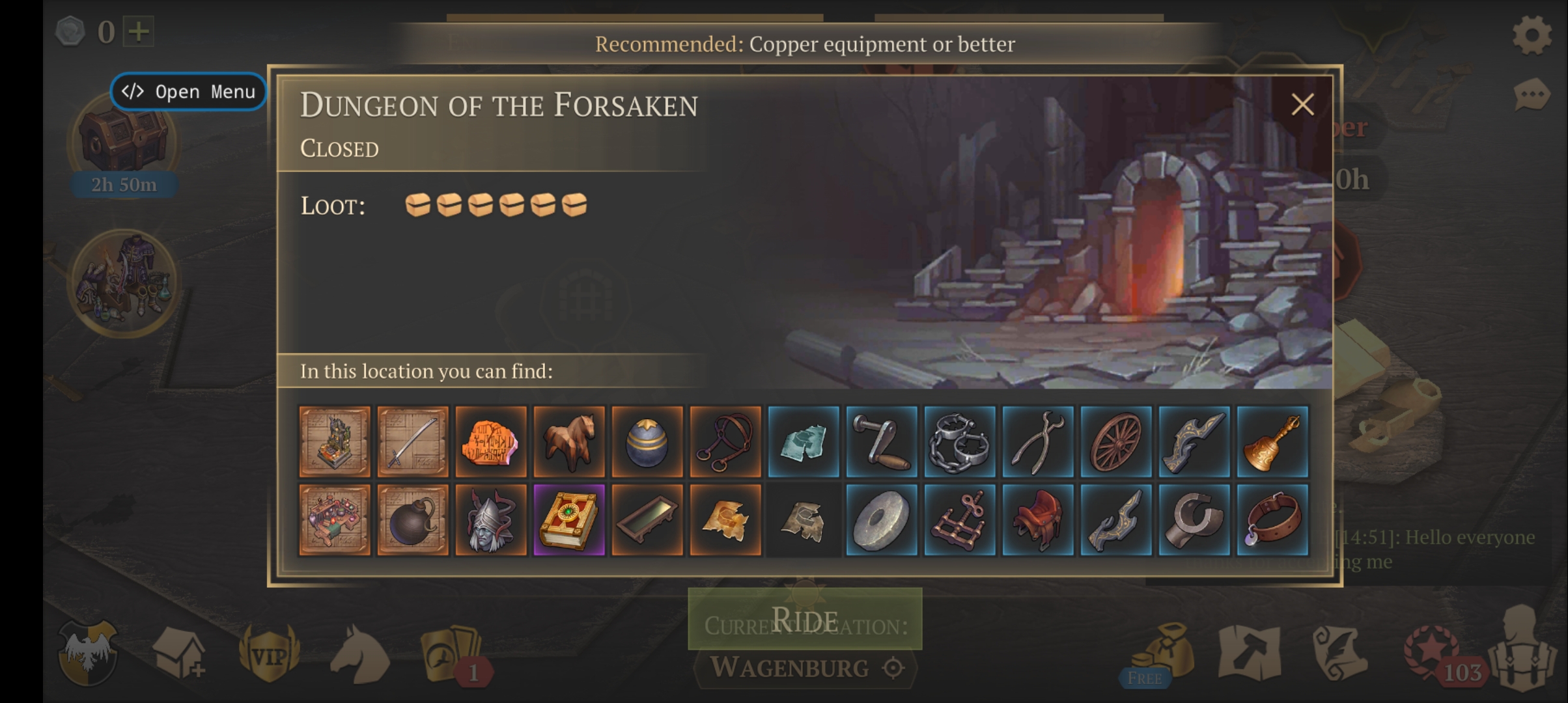The height and width of the screenshot is (703, 1568).
Task: Open the settings gear
Action: (1532, 34)
